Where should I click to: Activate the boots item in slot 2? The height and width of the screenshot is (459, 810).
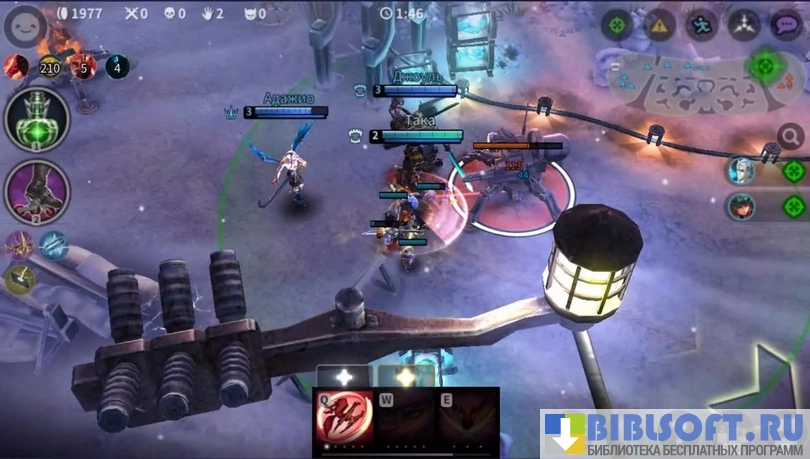tap(37, 191)
